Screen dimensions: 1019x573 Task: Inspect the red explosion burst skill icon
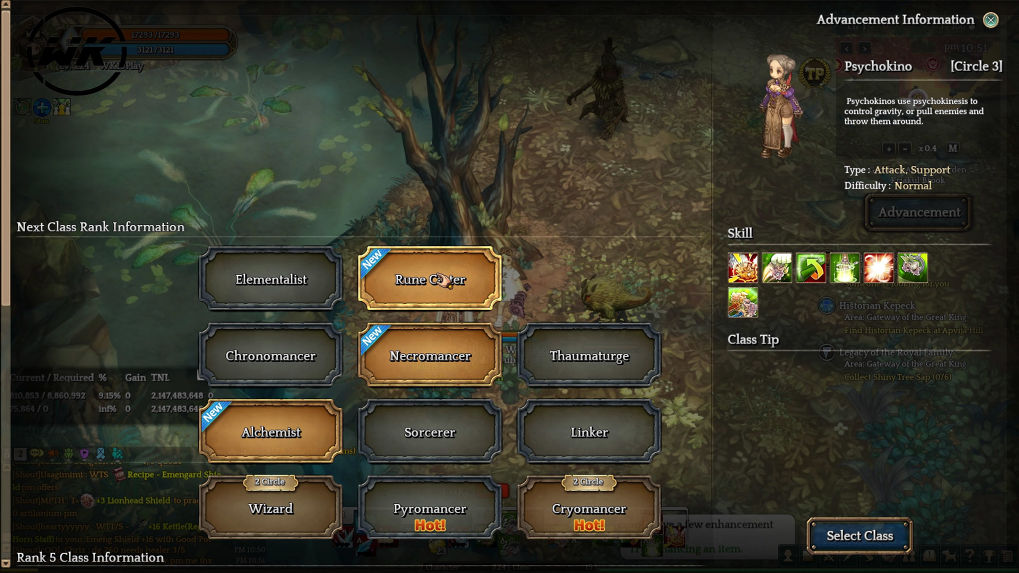[879, 268]
